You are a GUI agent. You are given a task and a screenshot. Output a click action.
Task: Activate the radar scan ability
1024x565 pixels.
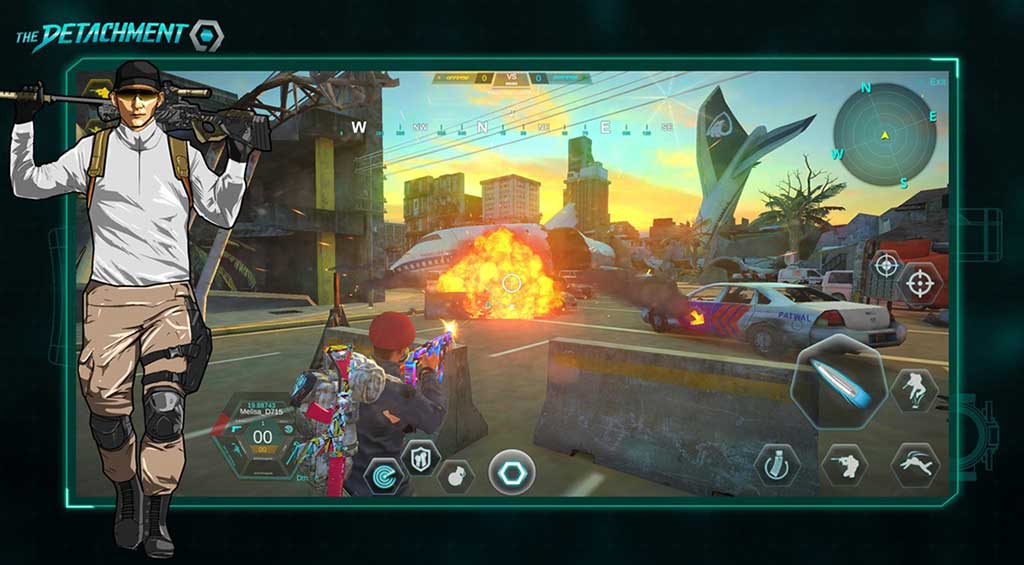[384, 476]
